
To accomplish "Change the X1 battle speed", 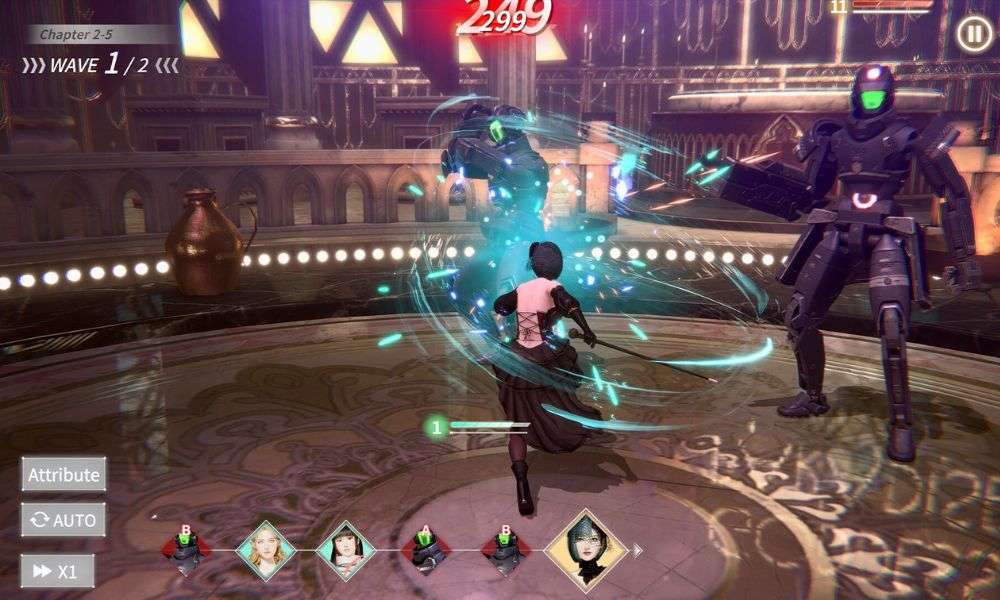I will (x=57, y=571).
